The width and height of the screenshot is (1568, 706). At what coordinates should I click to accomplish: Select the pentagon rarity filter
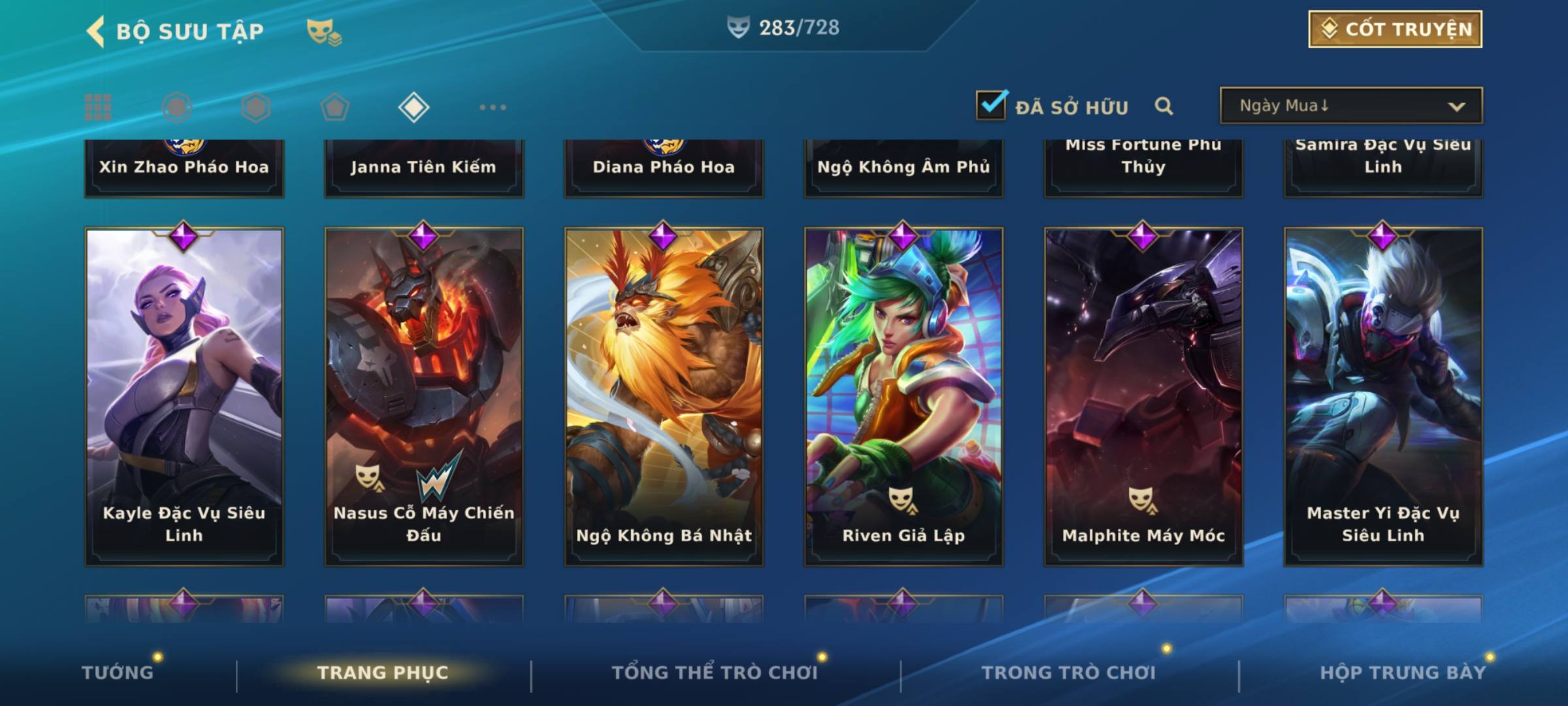coord(335,107)
